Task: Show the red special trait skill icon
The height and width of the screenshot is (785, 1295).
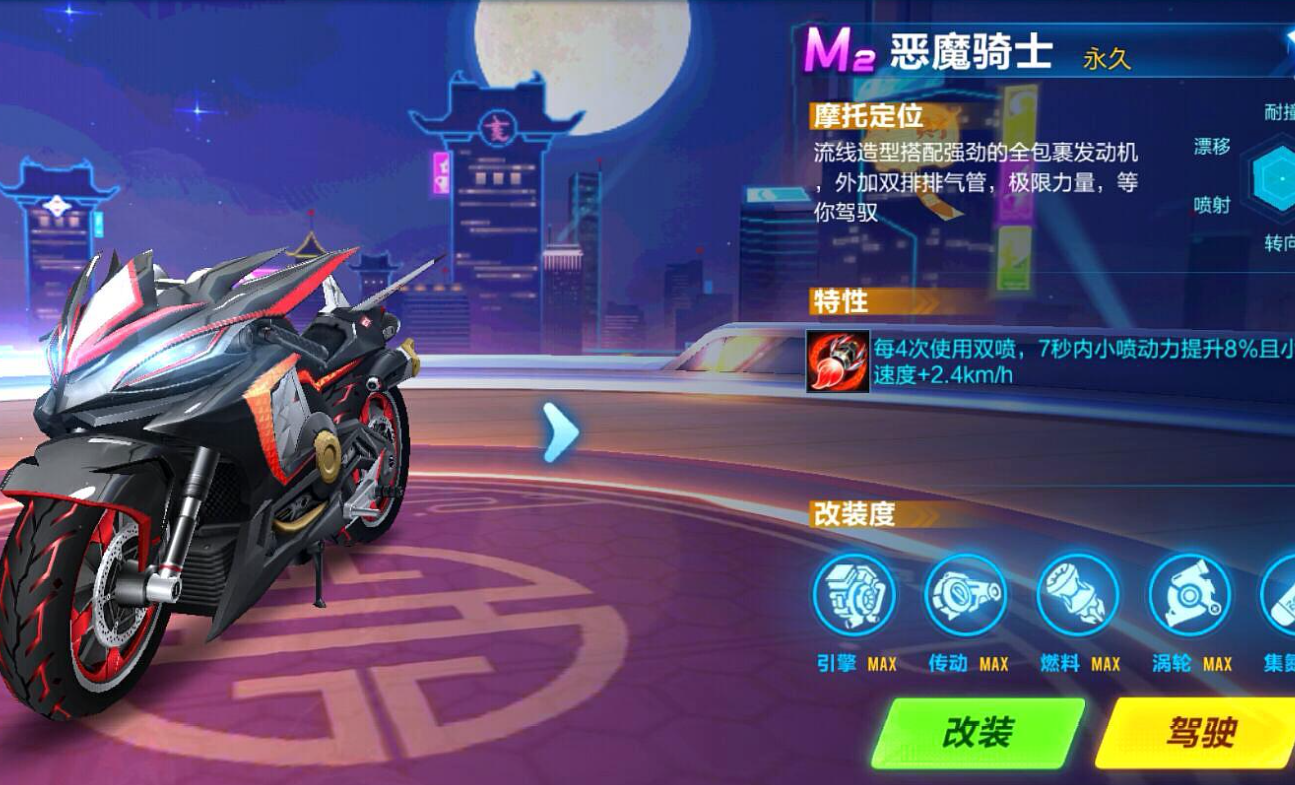Action: 838,361
